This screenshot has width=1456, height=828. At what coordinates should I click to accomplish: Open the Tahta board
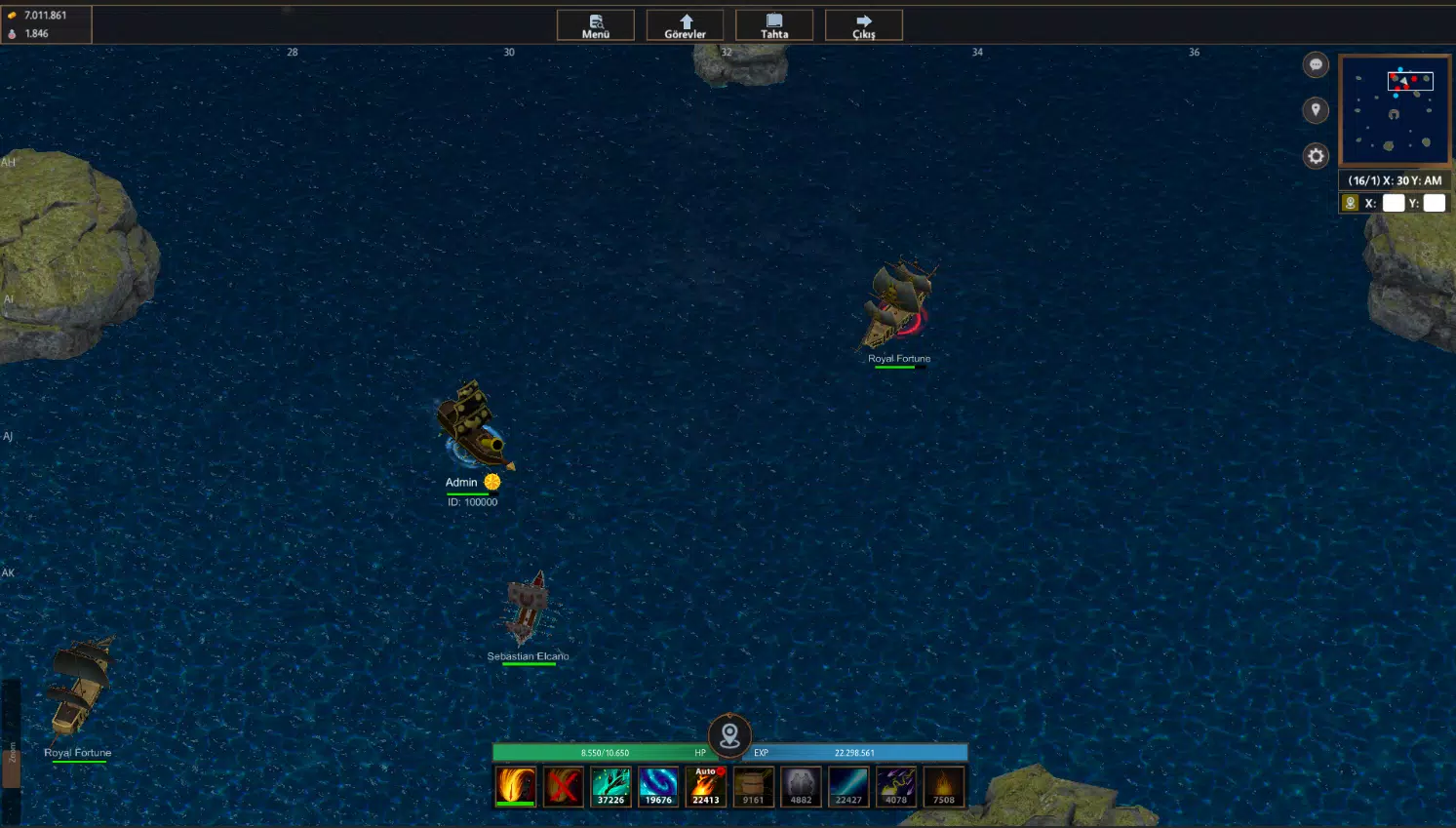point(773,24)
